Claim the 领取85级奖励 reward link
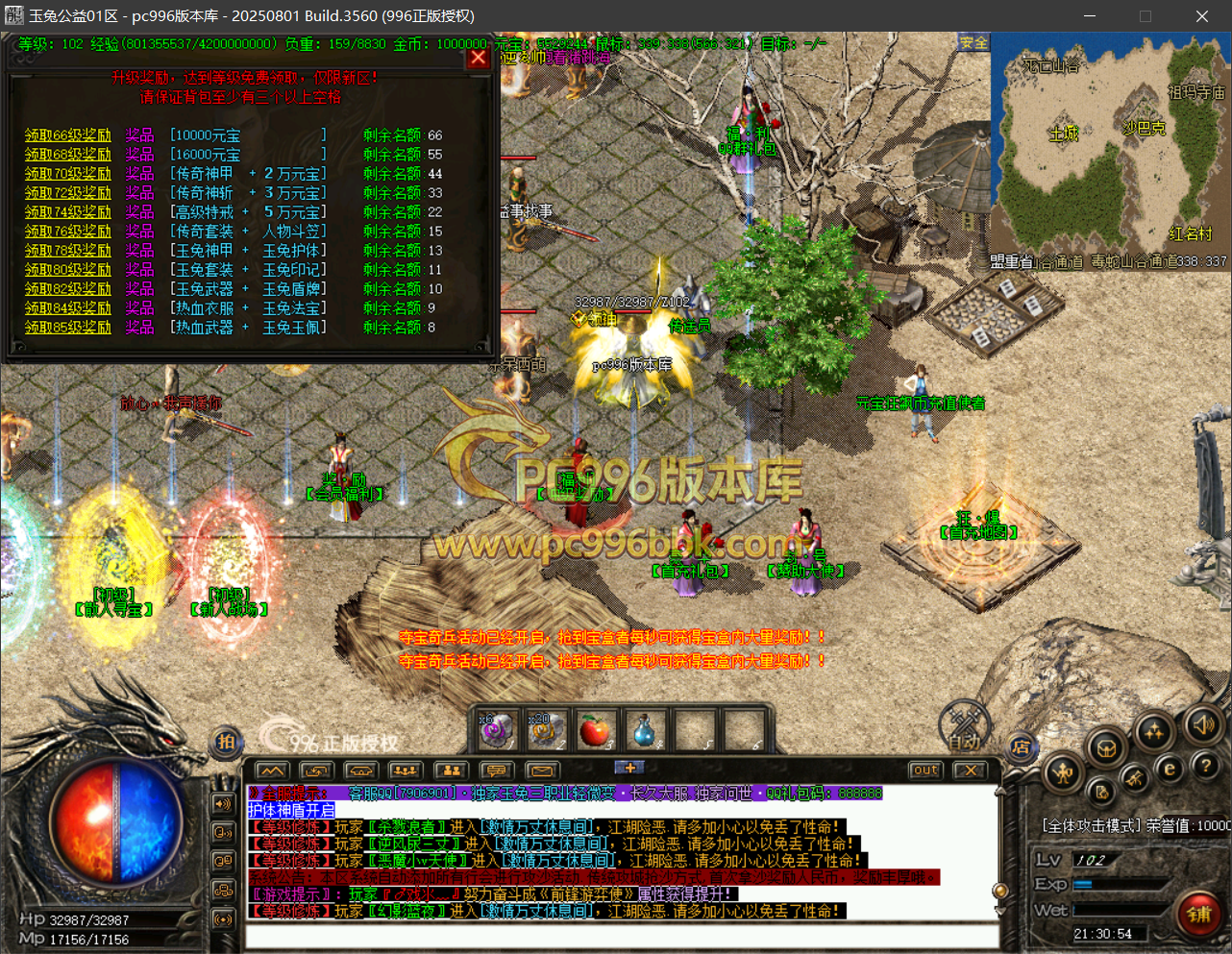Image resolution: width=1232 pixels, height=954 pixels. pyautogui.click(x=67, y=328)
